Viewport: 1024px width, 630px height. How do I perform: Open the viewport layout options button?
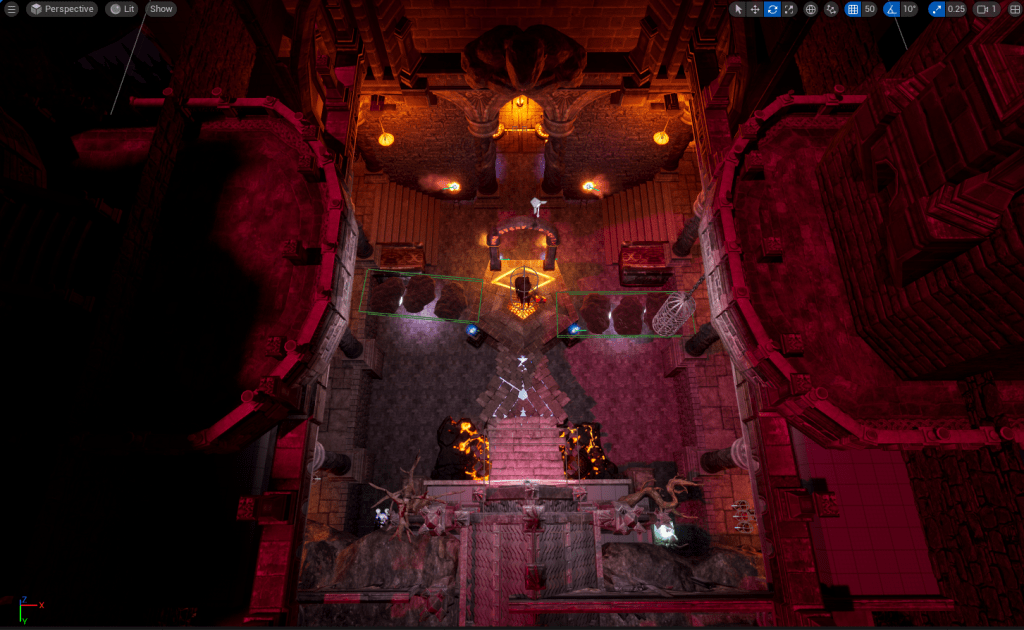(x=1014, y=9)
